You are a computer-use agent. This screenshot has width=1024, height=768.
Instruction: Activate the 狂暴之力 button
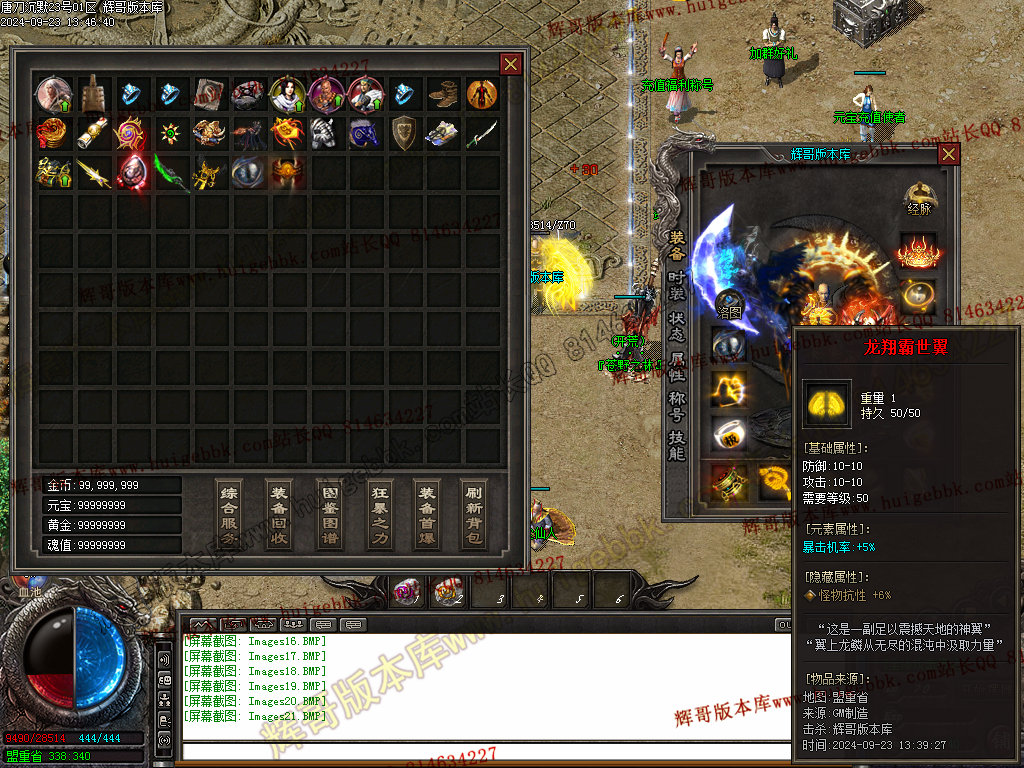pos(378,514)
